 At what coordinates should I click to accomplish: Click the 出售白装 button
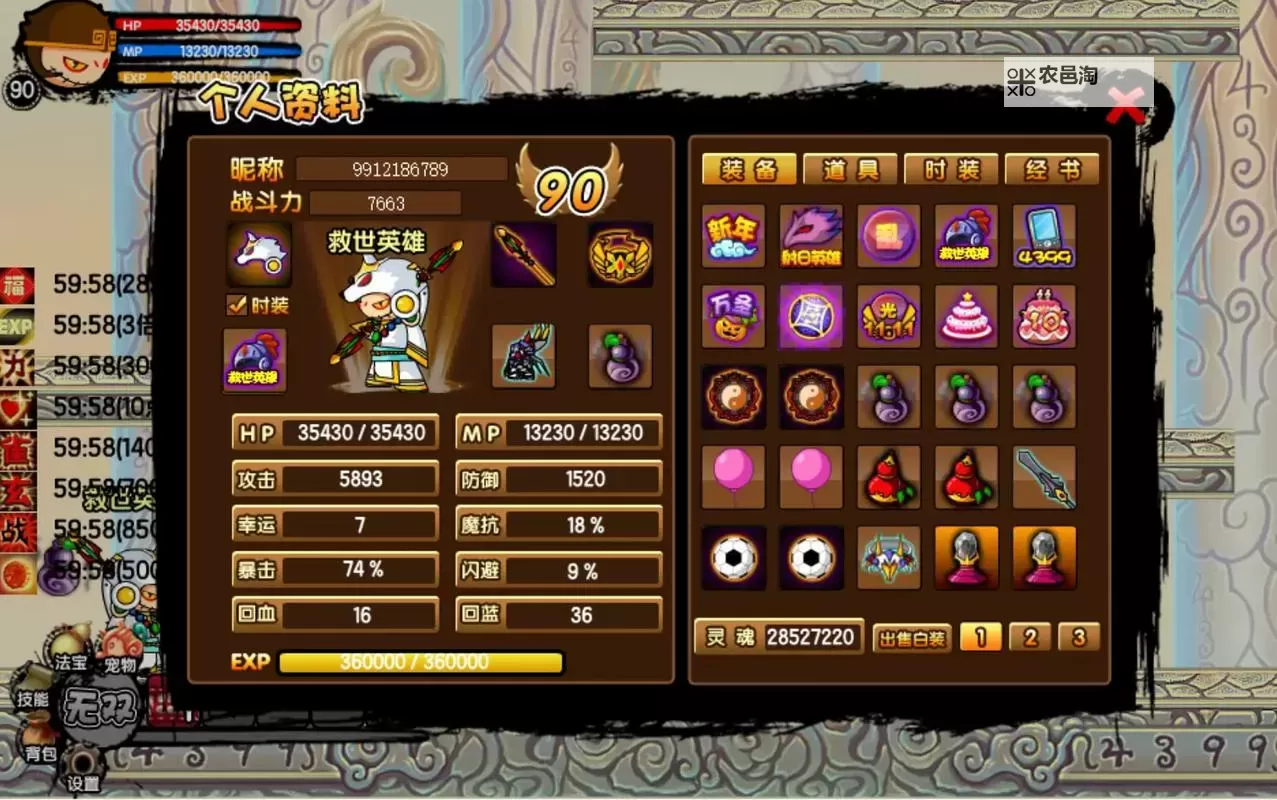click(x=911, y=638)
